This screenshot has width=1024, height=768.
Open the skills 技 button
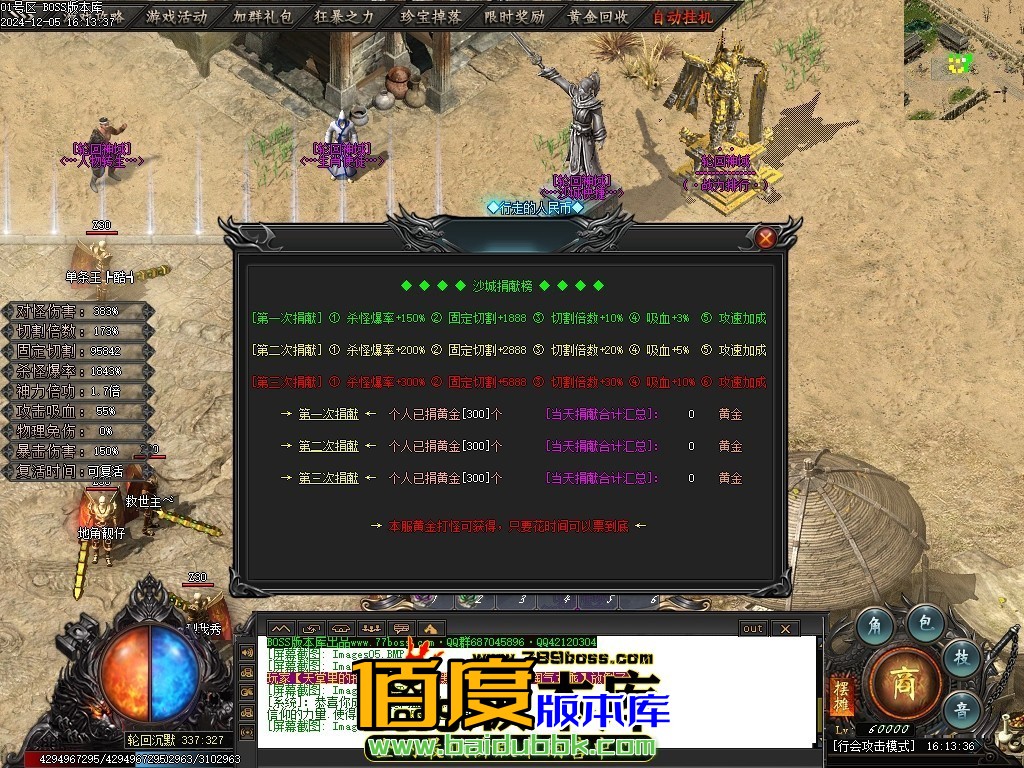(962, 657)
